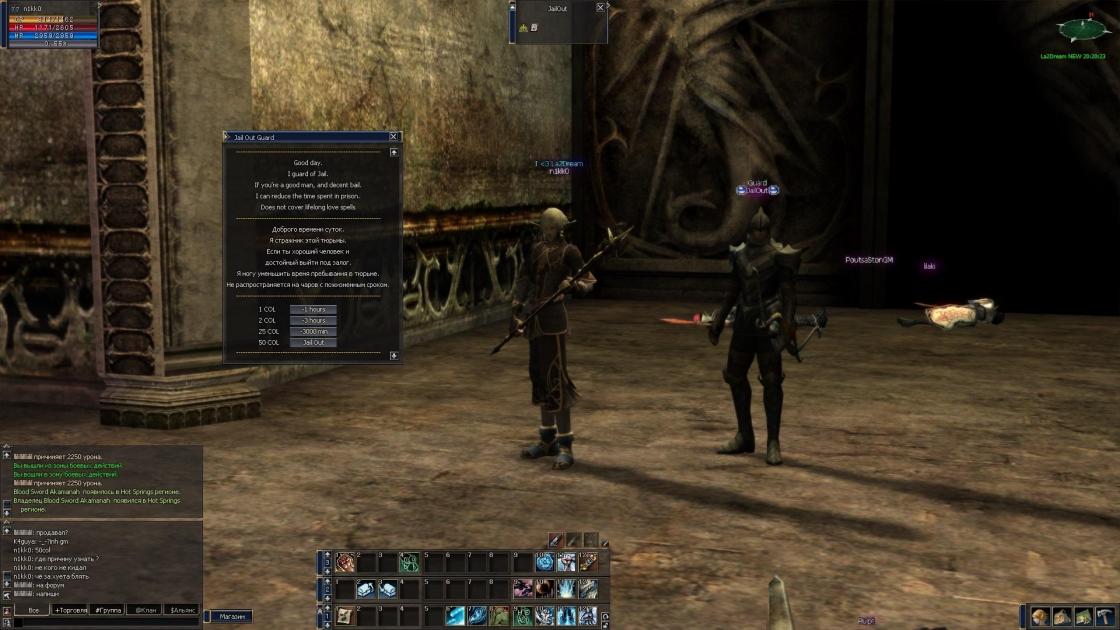Pay 50 COL for Jail Out
1120x630 pixels.
pos(313,342)
